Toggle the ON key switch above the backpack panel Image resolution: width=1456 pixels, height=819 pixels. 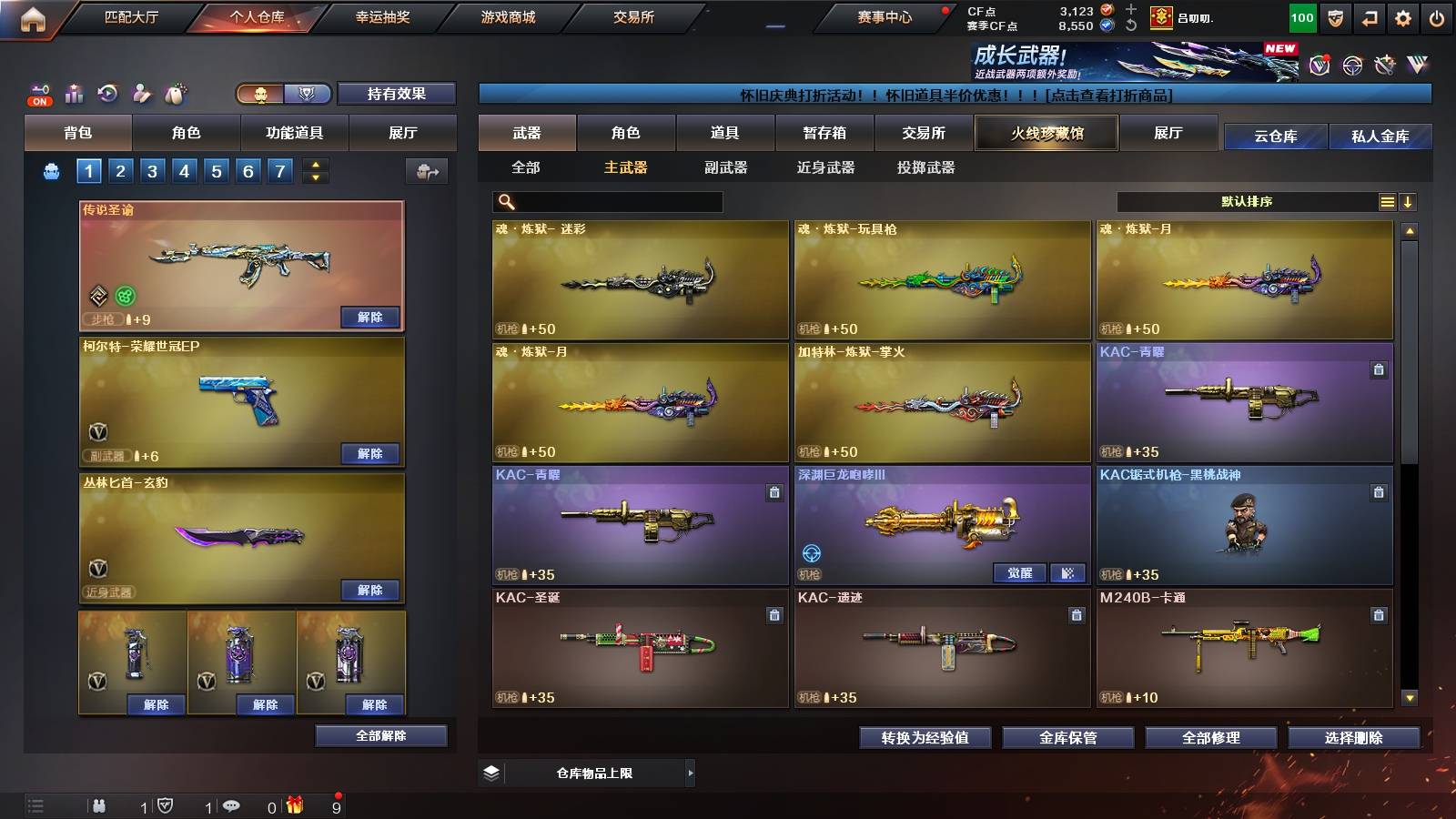coord(38,94)
